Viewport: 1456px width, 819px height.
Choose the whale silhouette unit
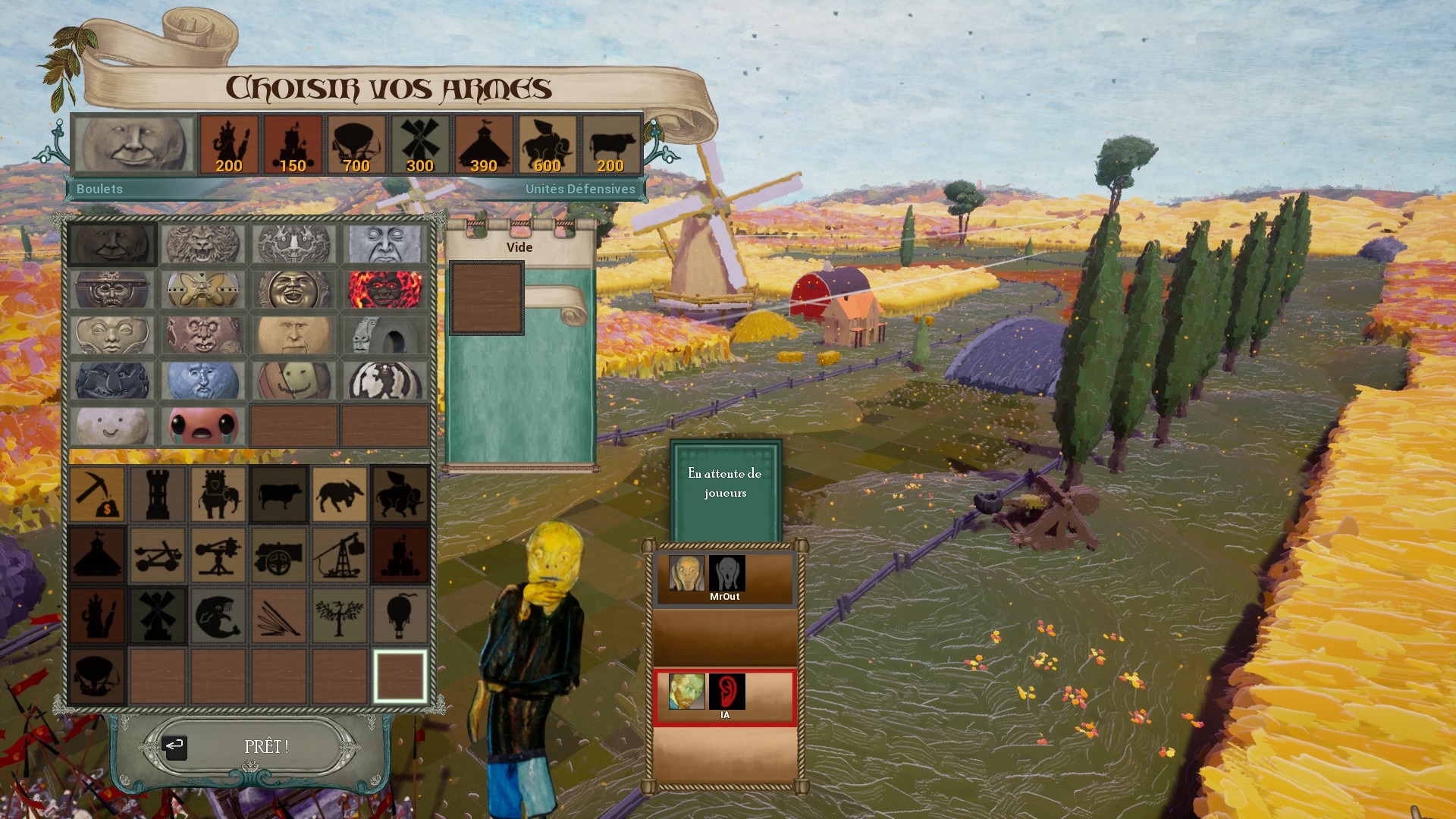pos(218,616)
